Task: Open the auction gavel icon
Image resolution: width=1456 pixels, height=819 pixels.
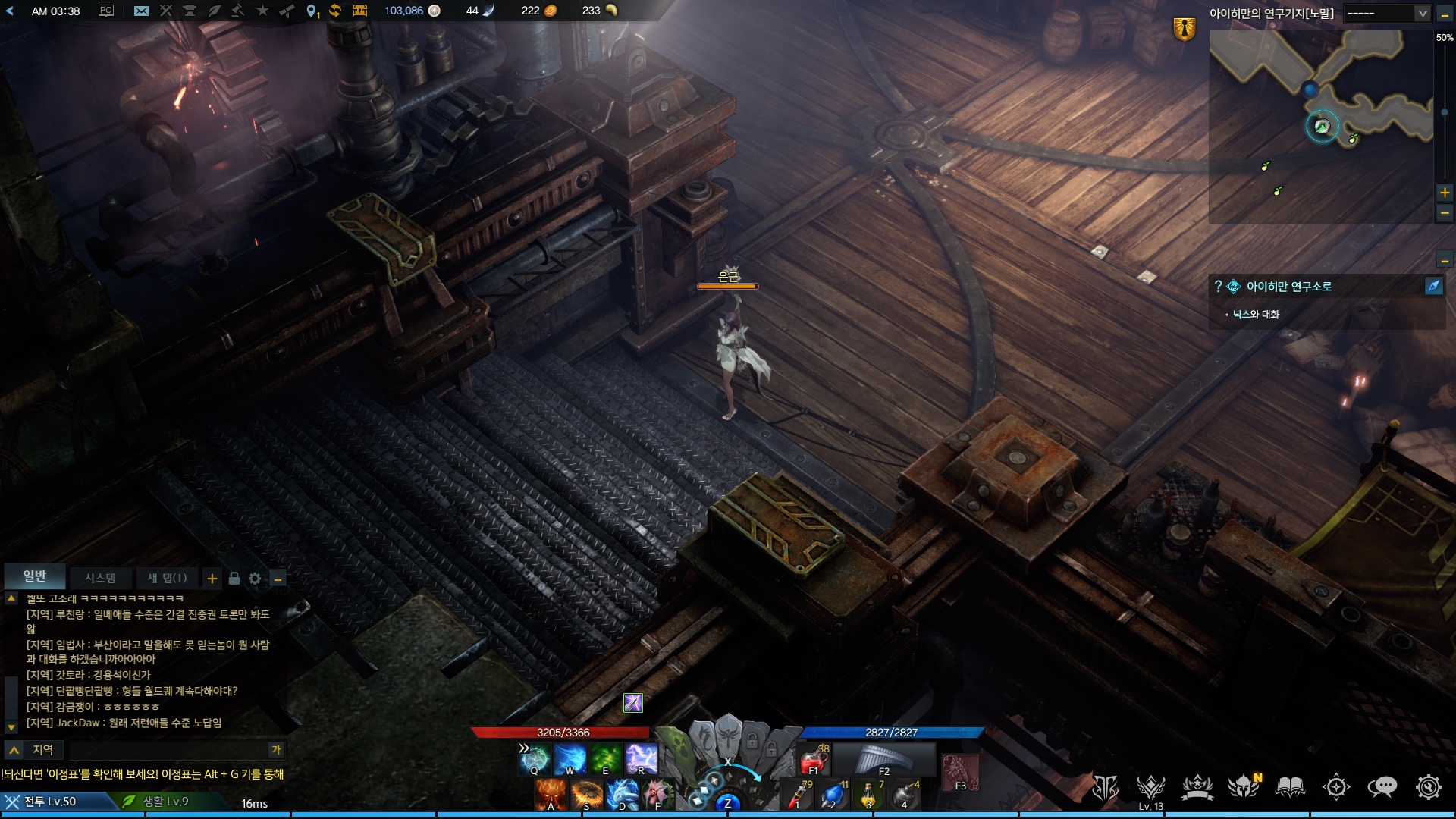Action: click(x=237, y=11)
